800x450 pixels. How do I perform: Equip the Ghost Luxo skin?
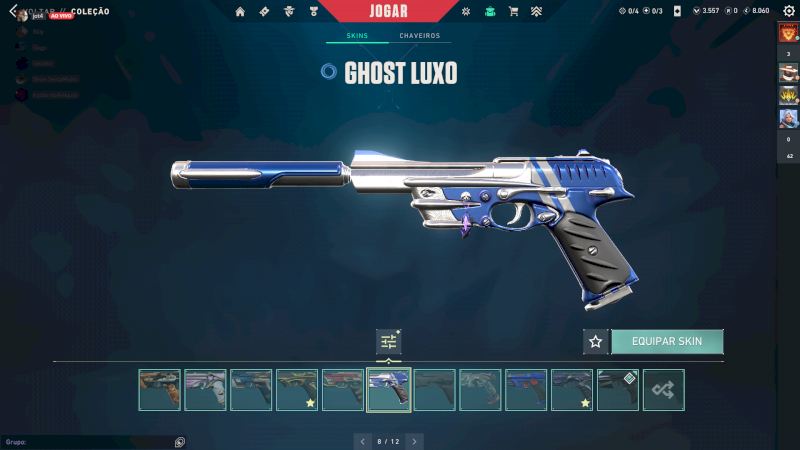[x=667, y=341]
